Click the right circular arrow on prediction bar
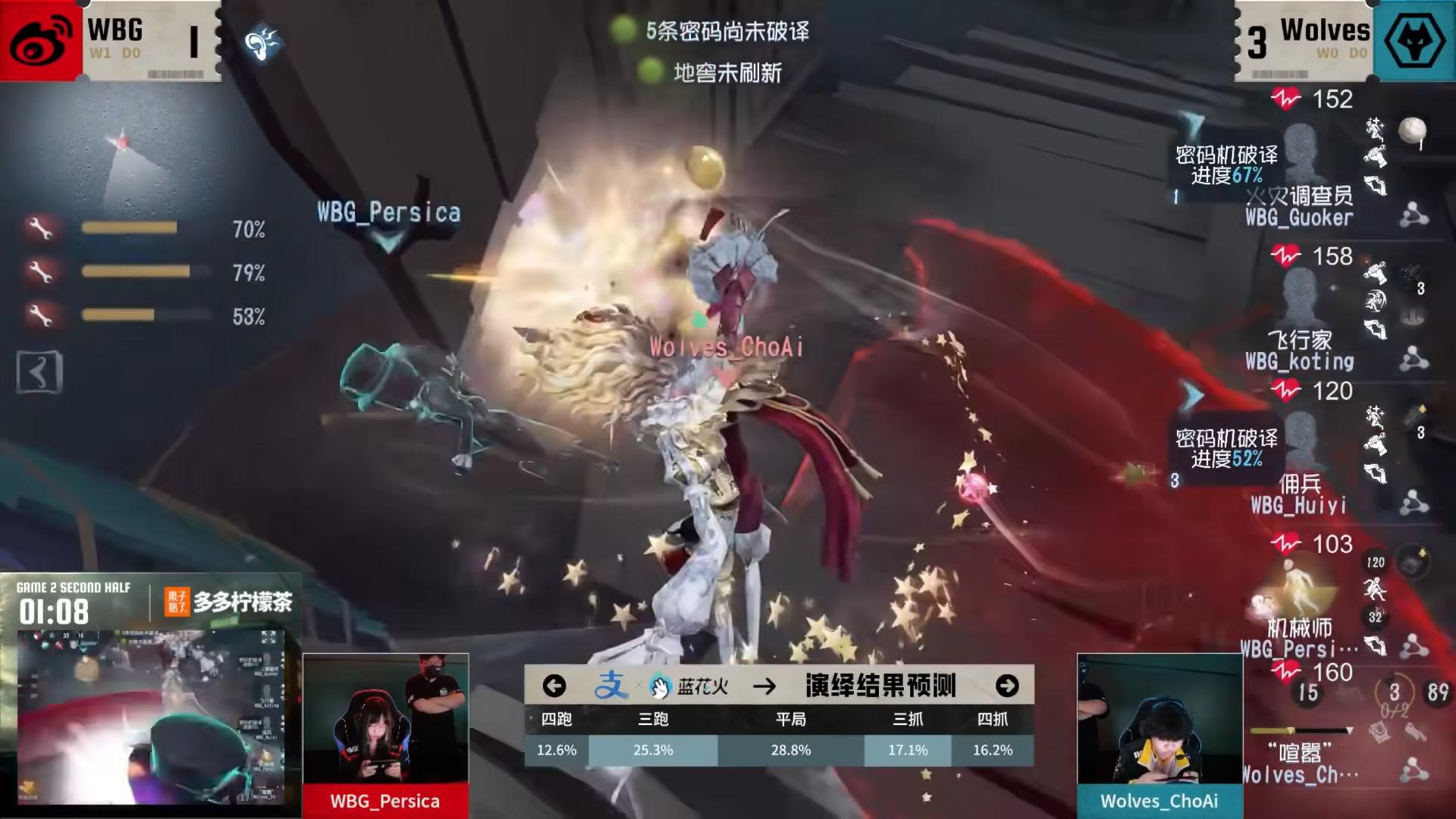Image resolution: width=1456 pixels, height=819 pixels. pos(1009,686)
